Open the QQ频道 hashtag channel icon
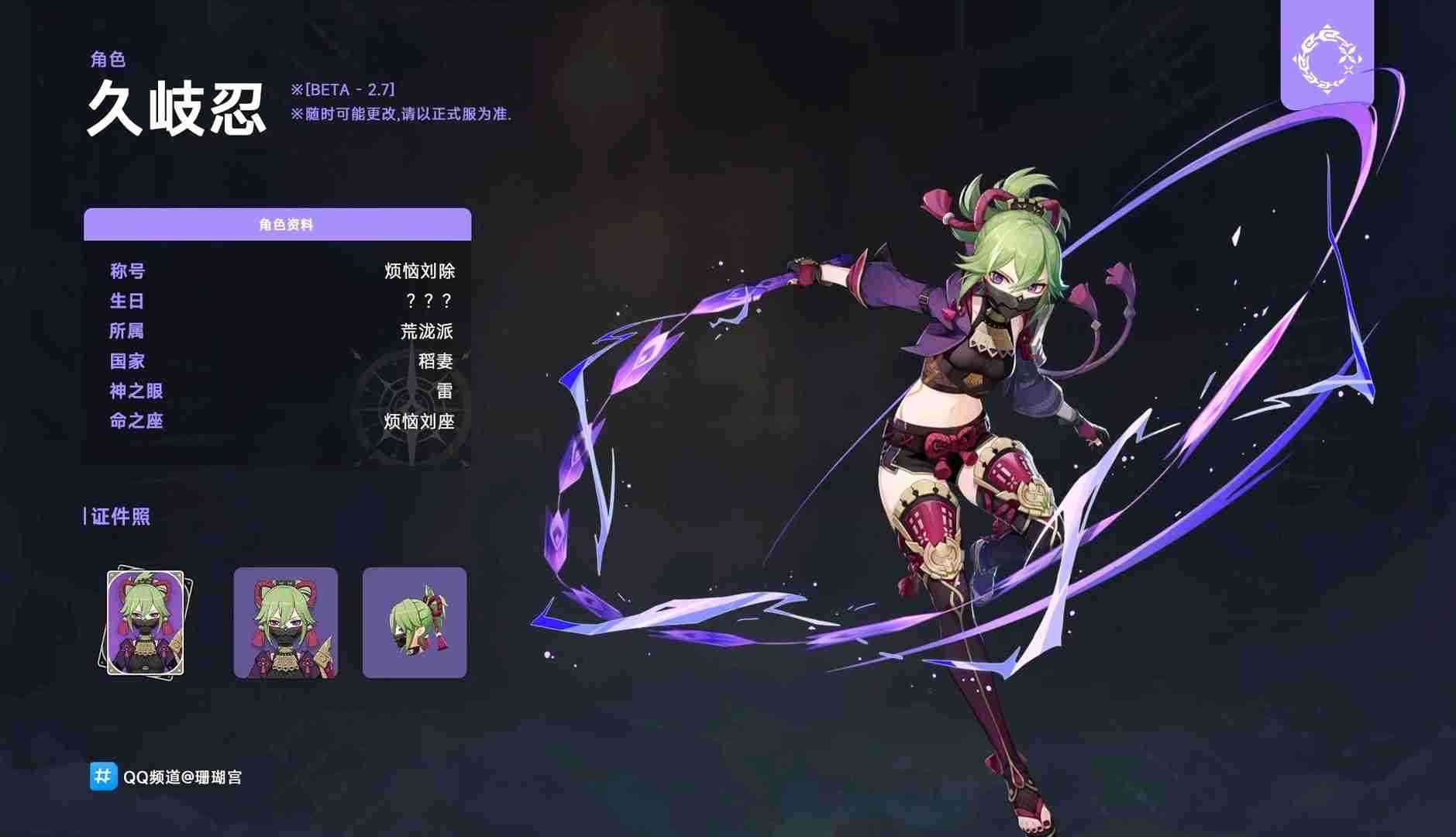1456x837 pixels. point(103,776)
